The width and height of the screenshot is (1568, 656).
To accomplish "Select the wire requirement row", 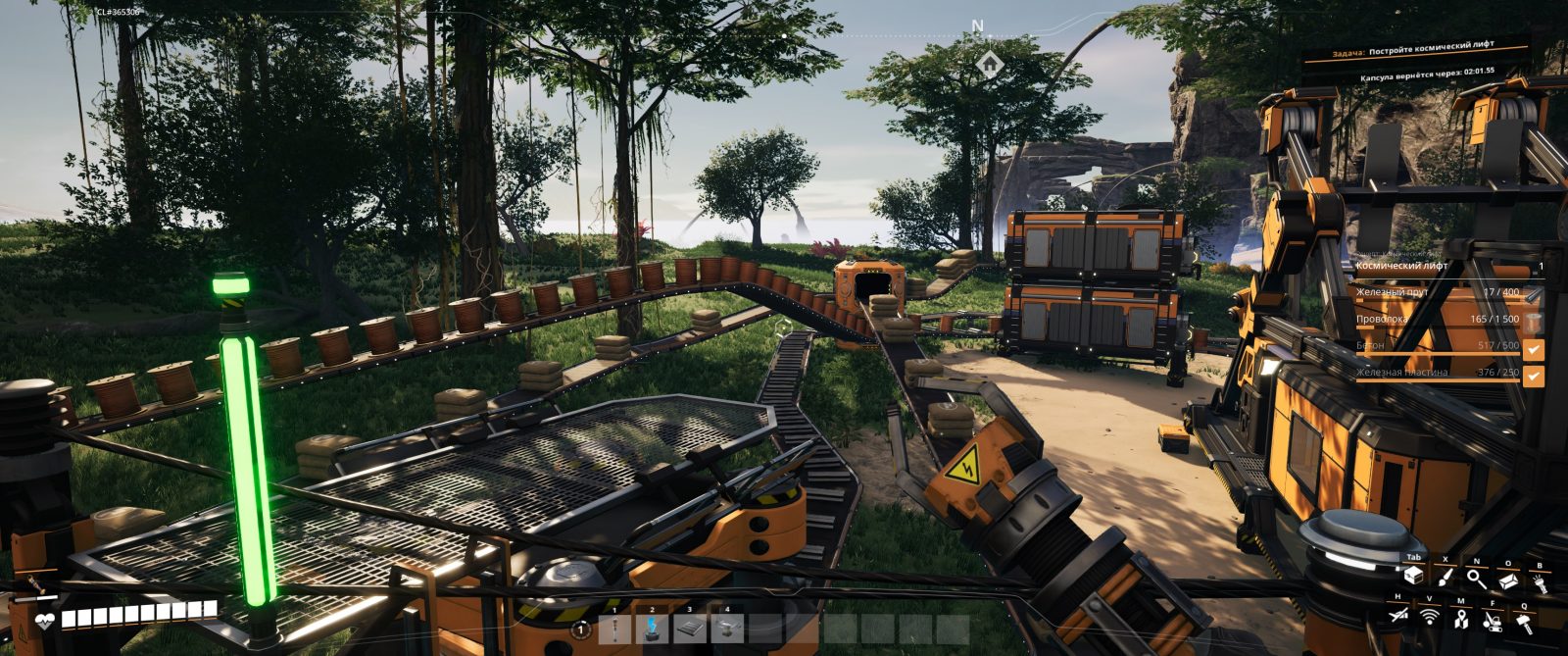I will coord(1441,320).
